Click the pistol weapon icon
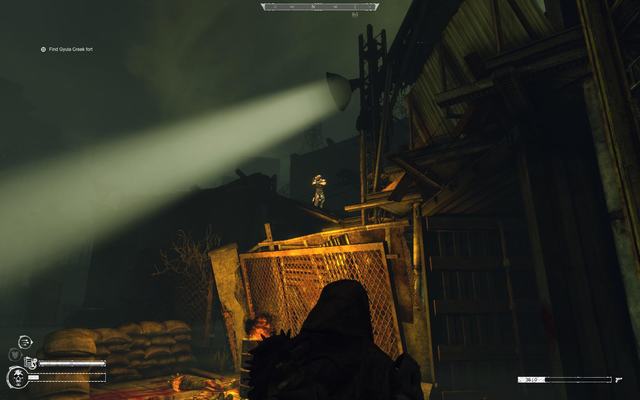Image resolution: width=640 pixels, height=400 pixels. 621,380
